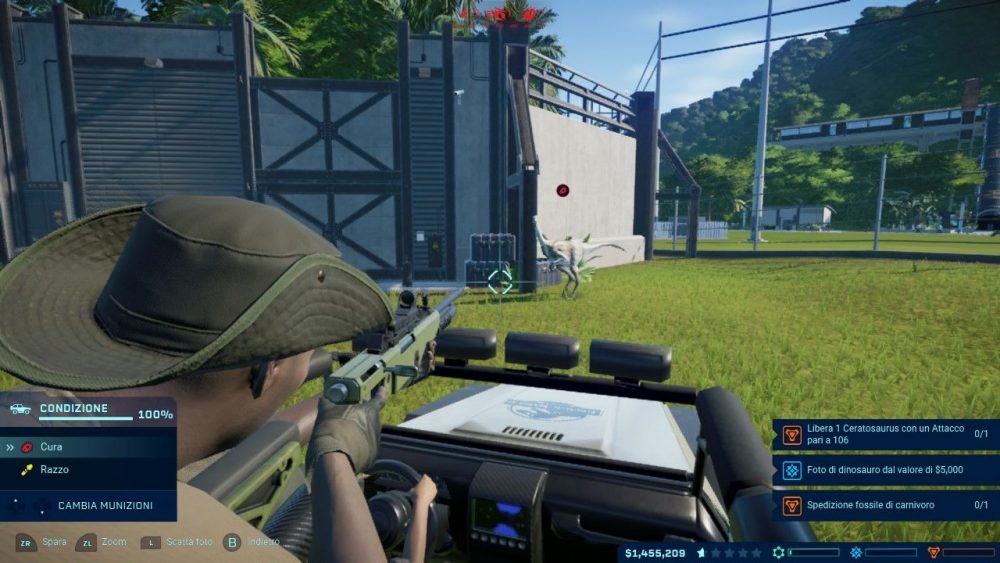Choose the Razzo ammo option
Image resolution: width=1000 pixels, height=563 pixels.
(54, 469)
